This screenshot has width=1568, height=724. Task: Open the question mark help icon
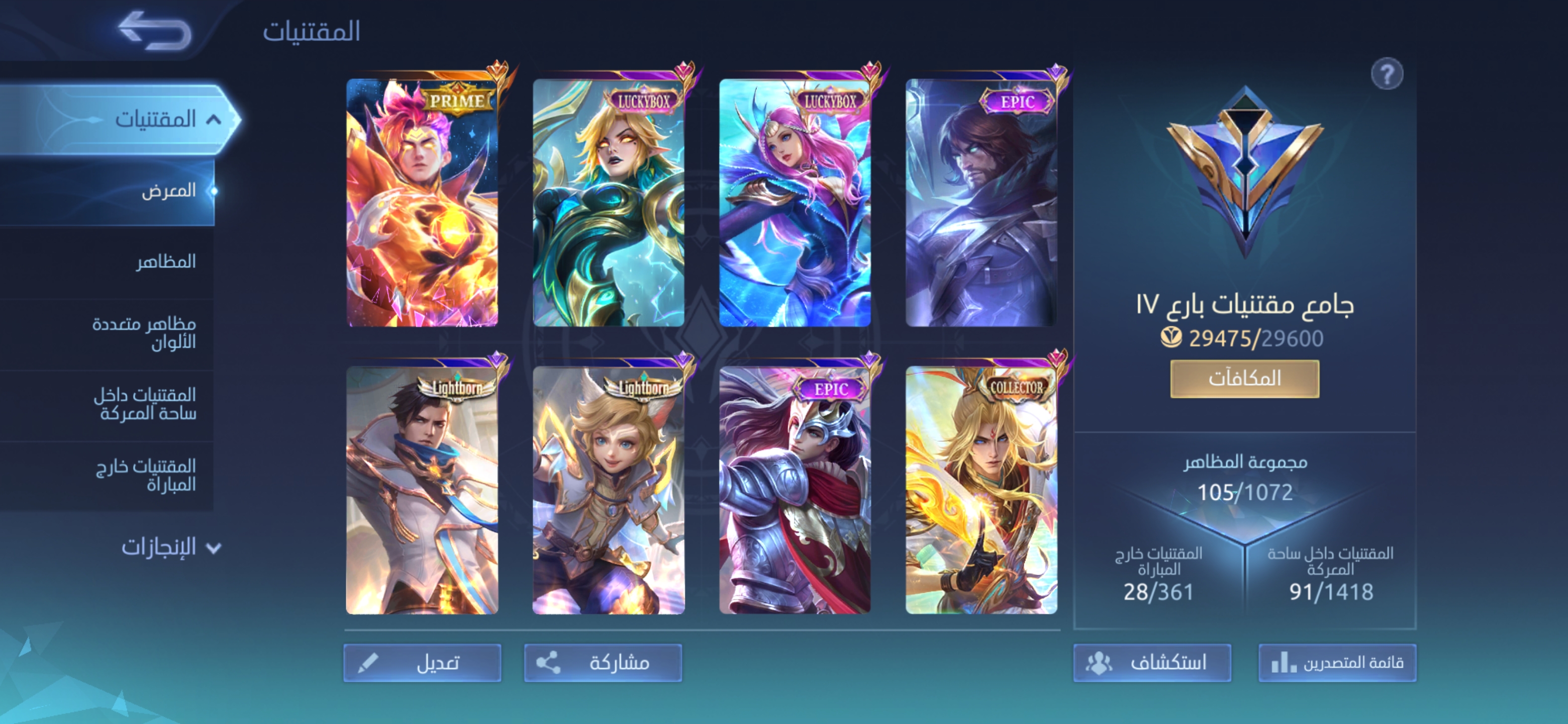point(1387,74)
